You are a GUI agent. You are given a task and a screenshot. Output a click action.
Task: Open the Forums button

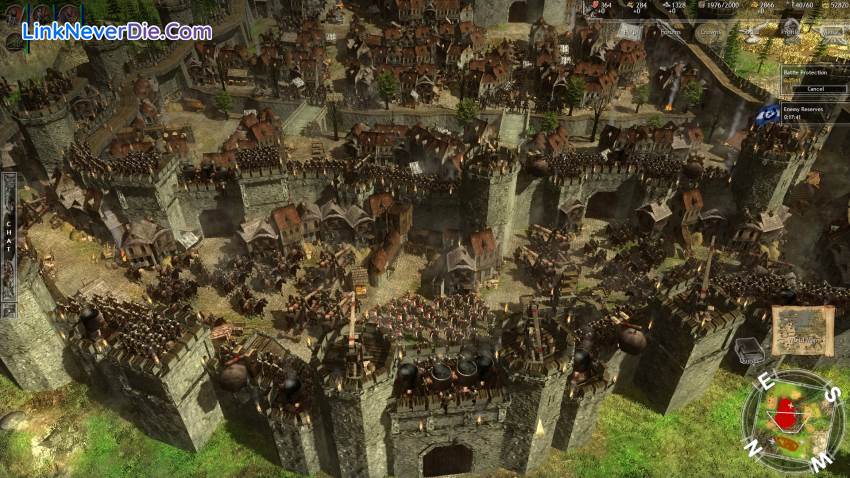(x=672, y=32)
